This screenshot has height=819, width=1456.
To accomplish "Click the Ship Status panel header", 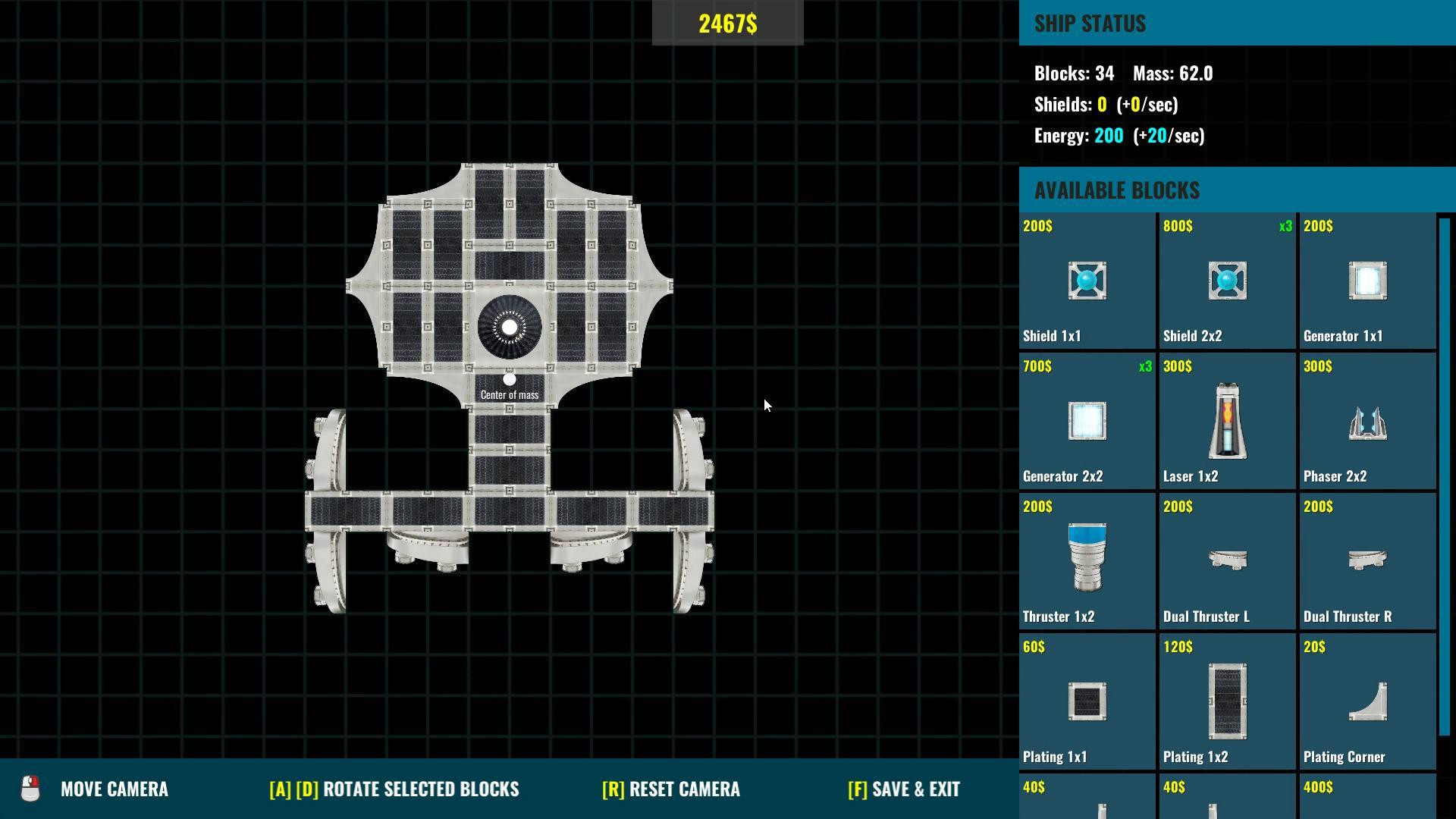I will tap(1090, 24).
